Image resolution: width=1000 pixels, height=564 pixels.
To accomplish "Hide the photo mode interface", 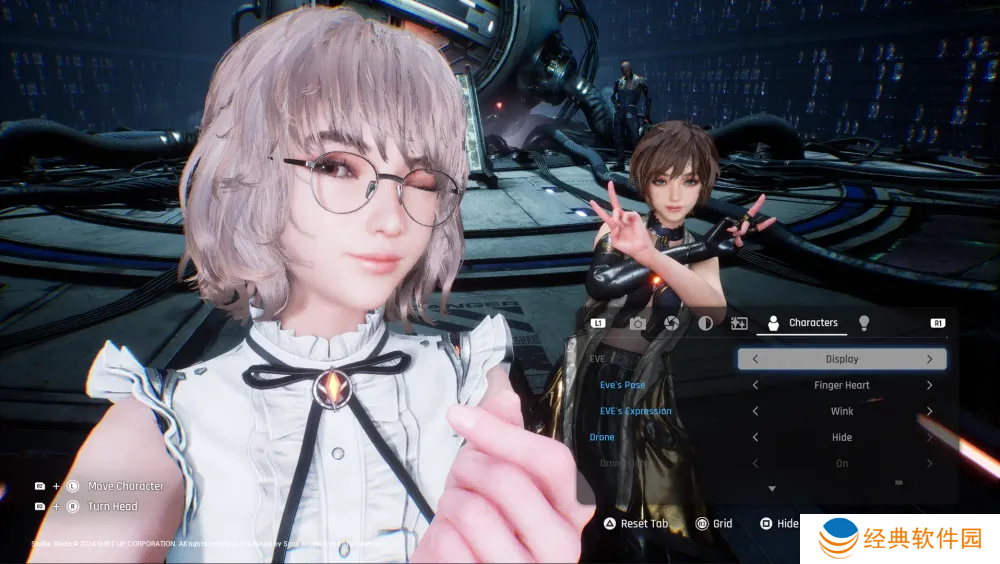I will click(x=779, y=524).
